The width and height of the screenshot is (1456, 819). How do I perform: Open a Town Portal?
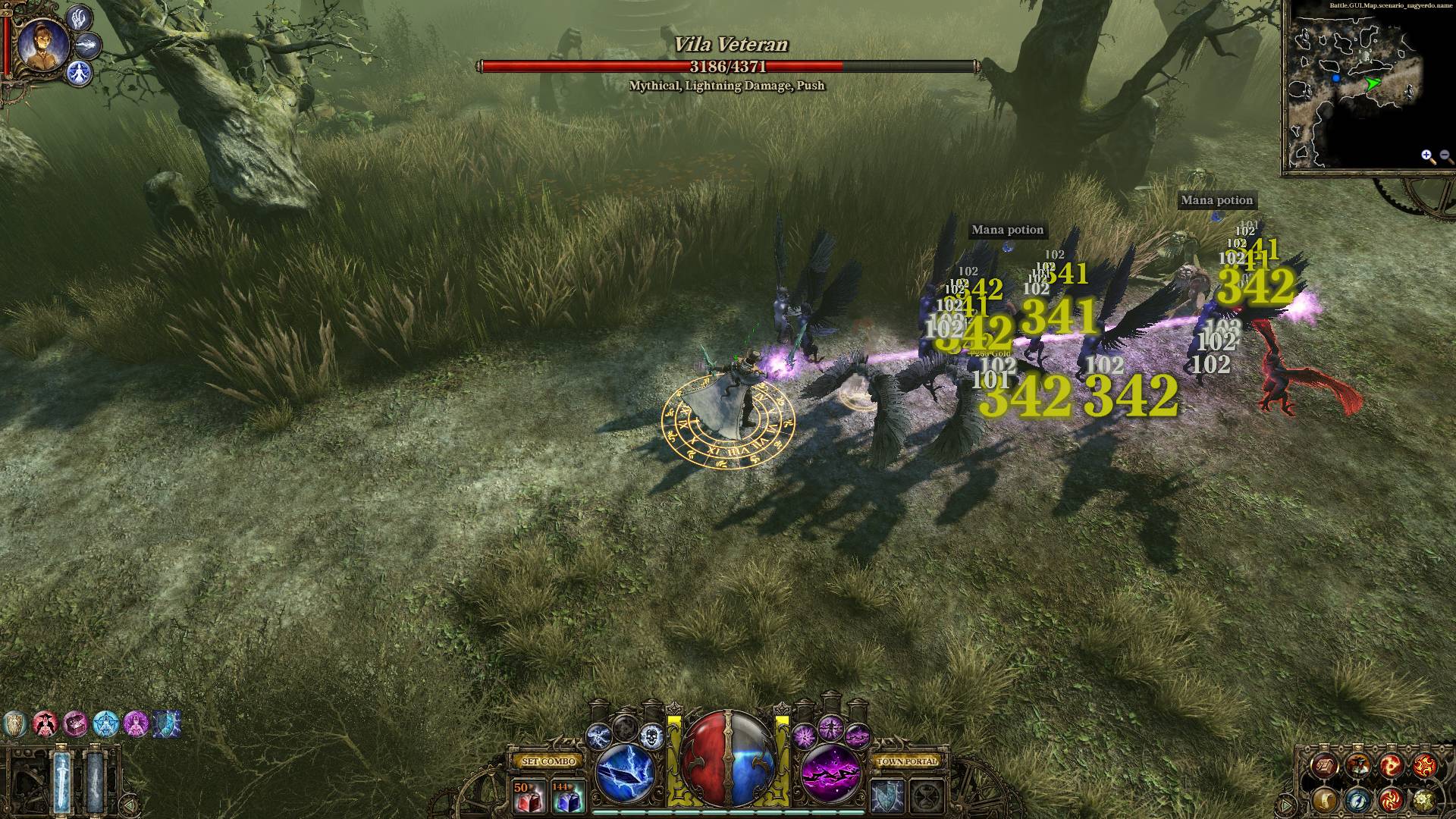click(x=907, y=761)
